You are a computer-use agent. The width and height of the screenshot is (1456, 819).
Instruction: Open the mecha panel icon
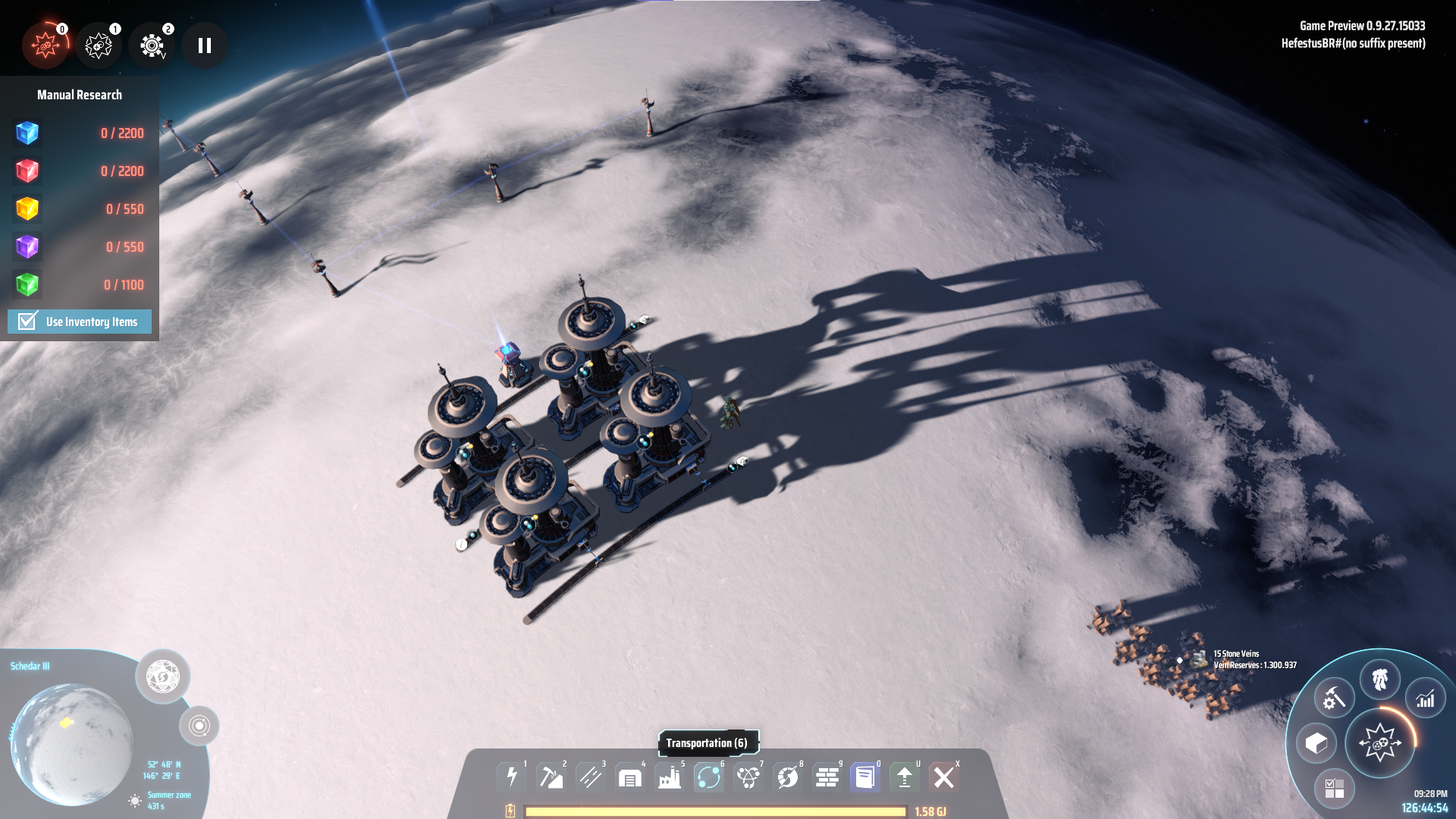point(1379,679)
